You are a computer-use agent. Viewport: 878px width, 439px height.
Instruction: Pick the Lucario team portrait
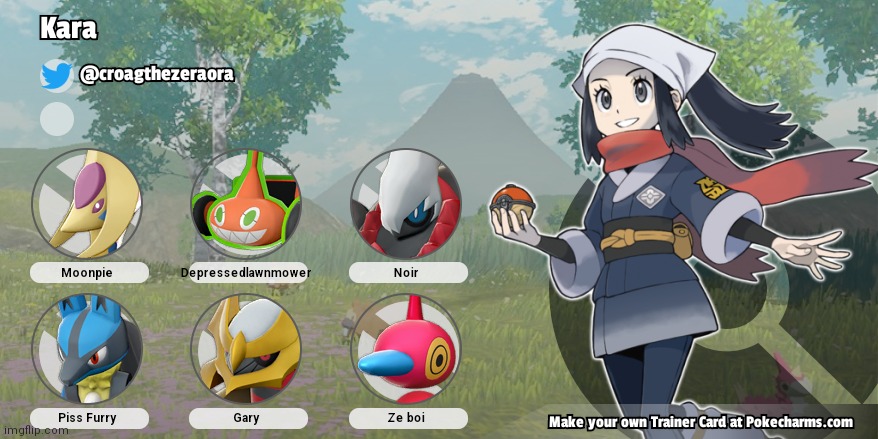[x=87, y=348]
